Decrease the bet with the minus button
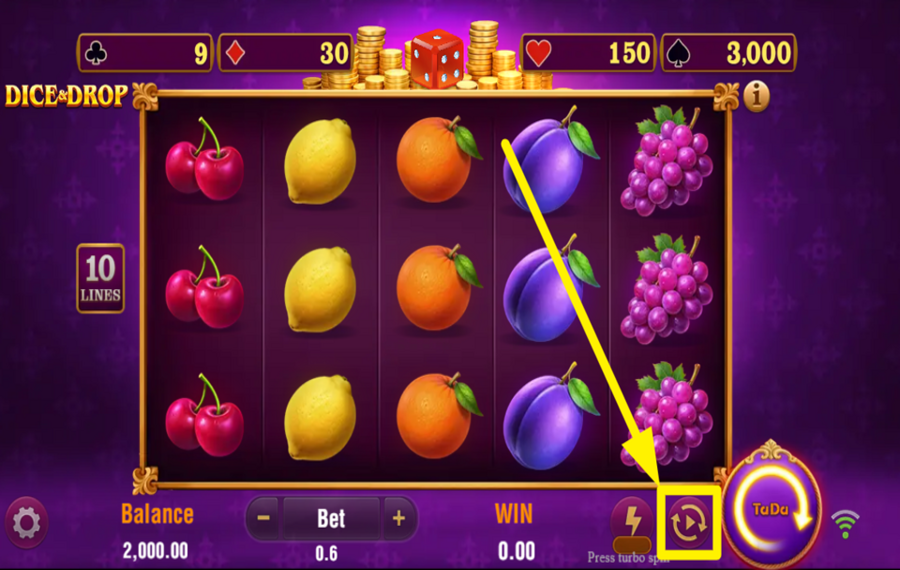This screenshot has height=570, width=900. tap(263, 518)
